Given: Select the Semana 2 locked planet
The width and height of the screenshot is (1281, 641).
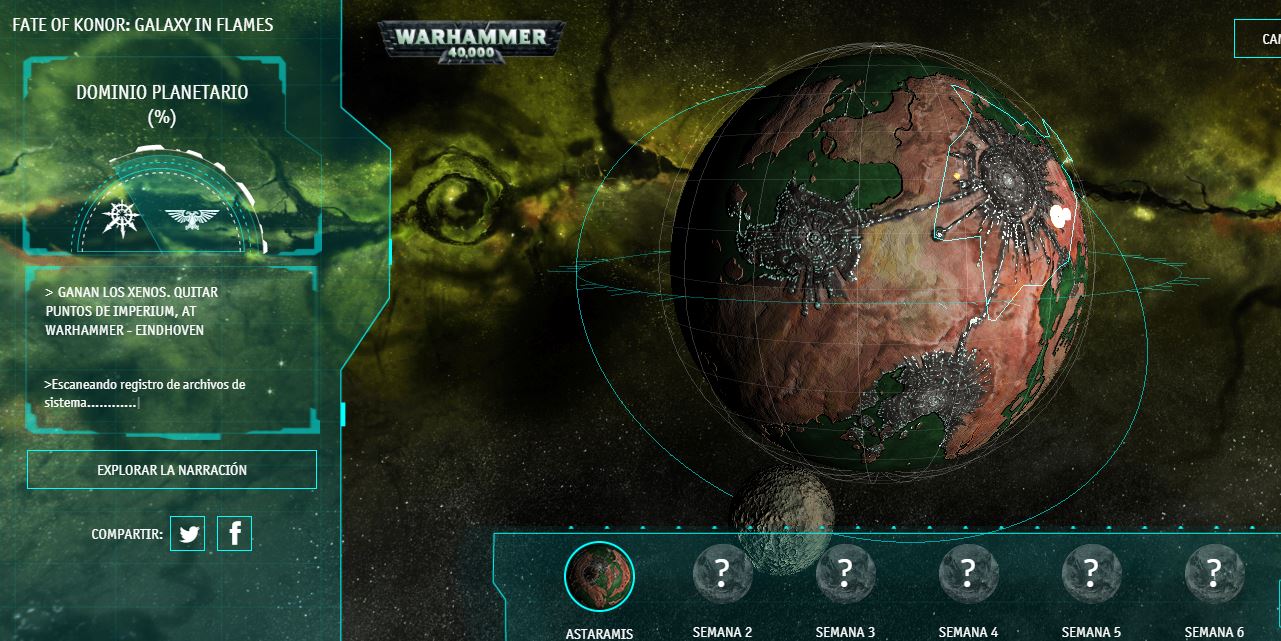Looking at the screenshot, I should (722, 575).
